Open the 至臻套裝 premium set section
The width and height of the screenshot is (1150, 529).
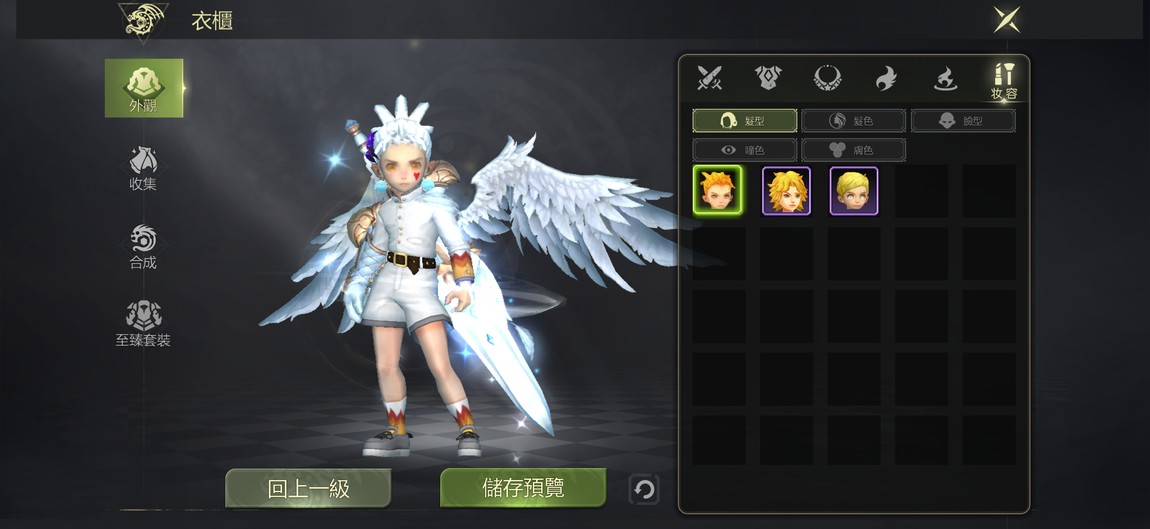click(x=143, y=324)
